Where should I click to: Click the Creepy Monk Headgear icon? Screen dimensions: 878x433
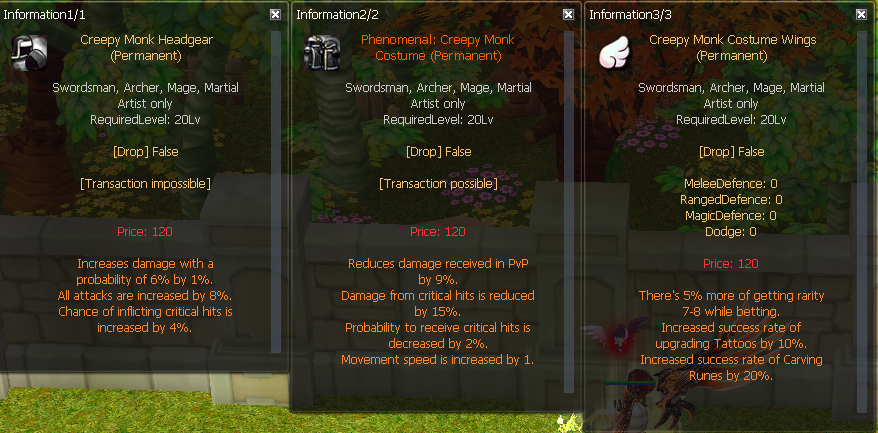pyautogui.click(x=29, y=53)
